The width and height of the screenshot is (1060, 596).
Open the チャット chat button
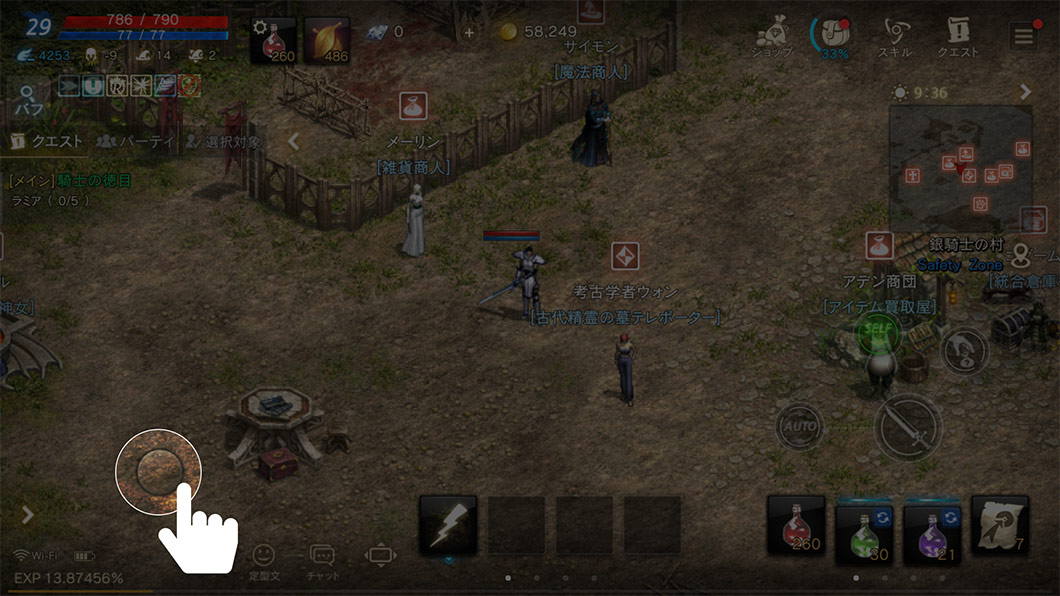click(x=322, y=560)
